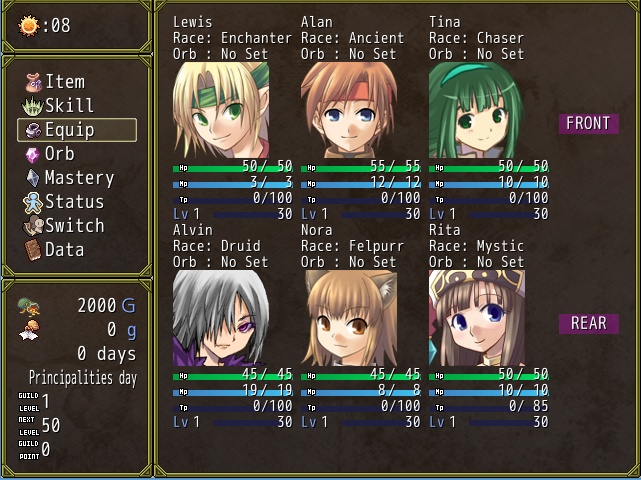This screenshot has width=641, height=480.
Task: Pick Tina the Chaser's portrait
Action: pyautogui.click(x=477, y=110)
